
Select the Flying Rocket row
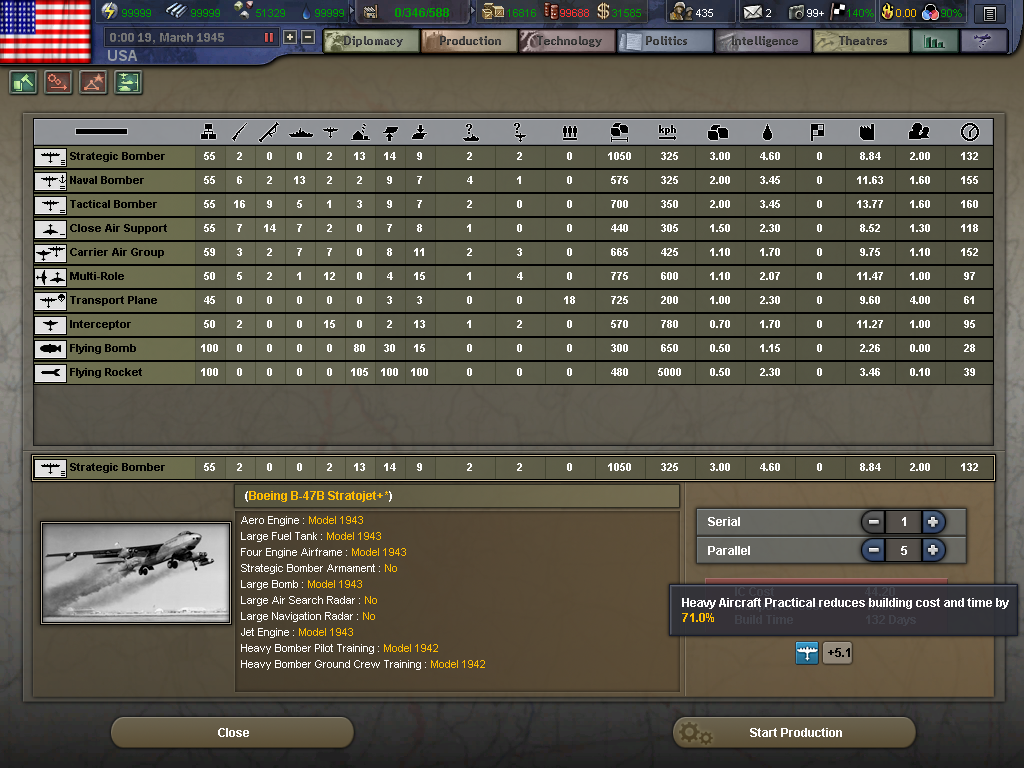click(105, 372)
